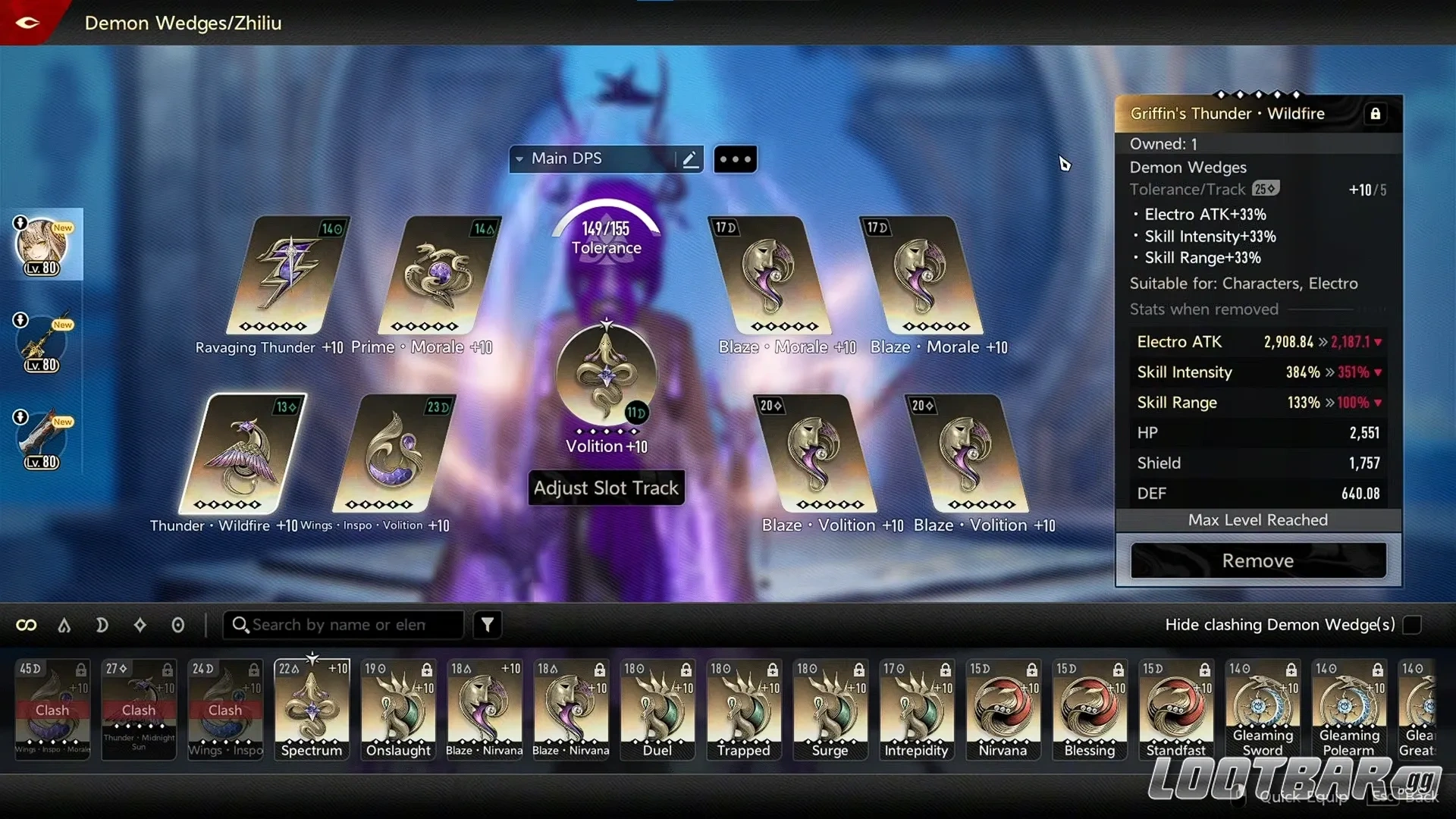Select the Duel wedge card
This screenshot has height=819, width=1456.
tap(657, 709)
